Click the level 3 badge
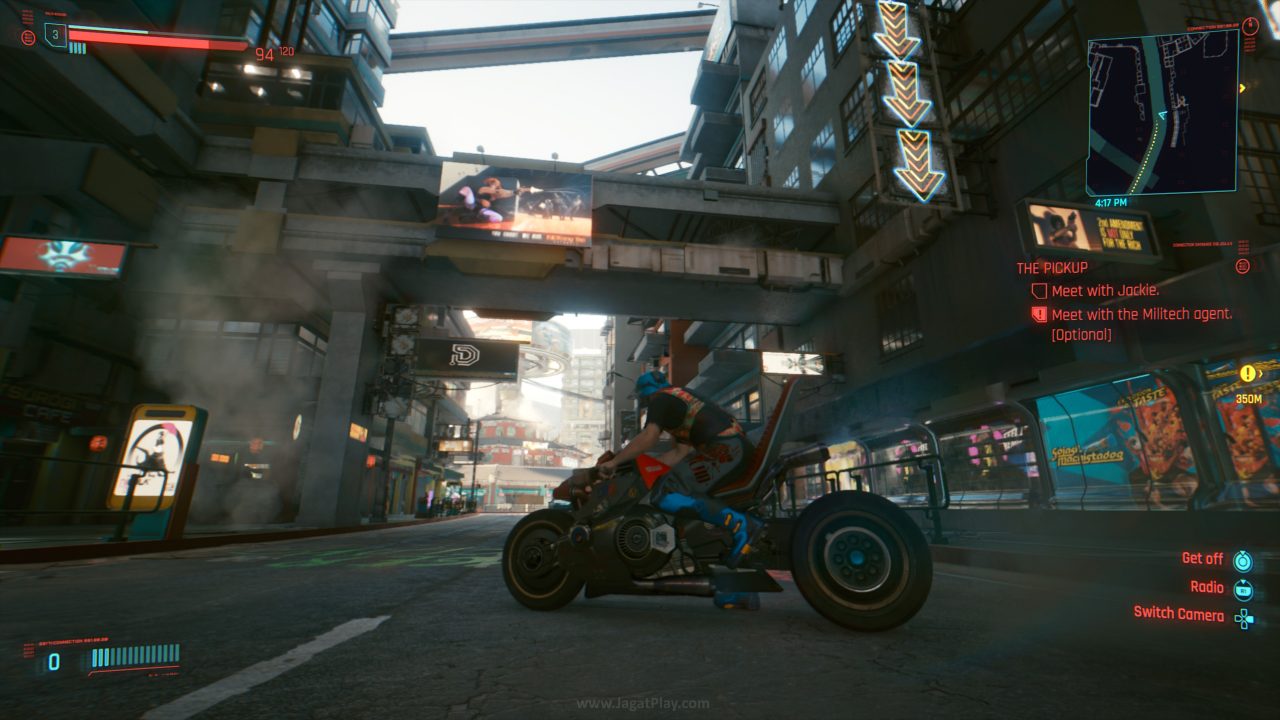Viewport: 1280px width, 720px height. (55, 33)
